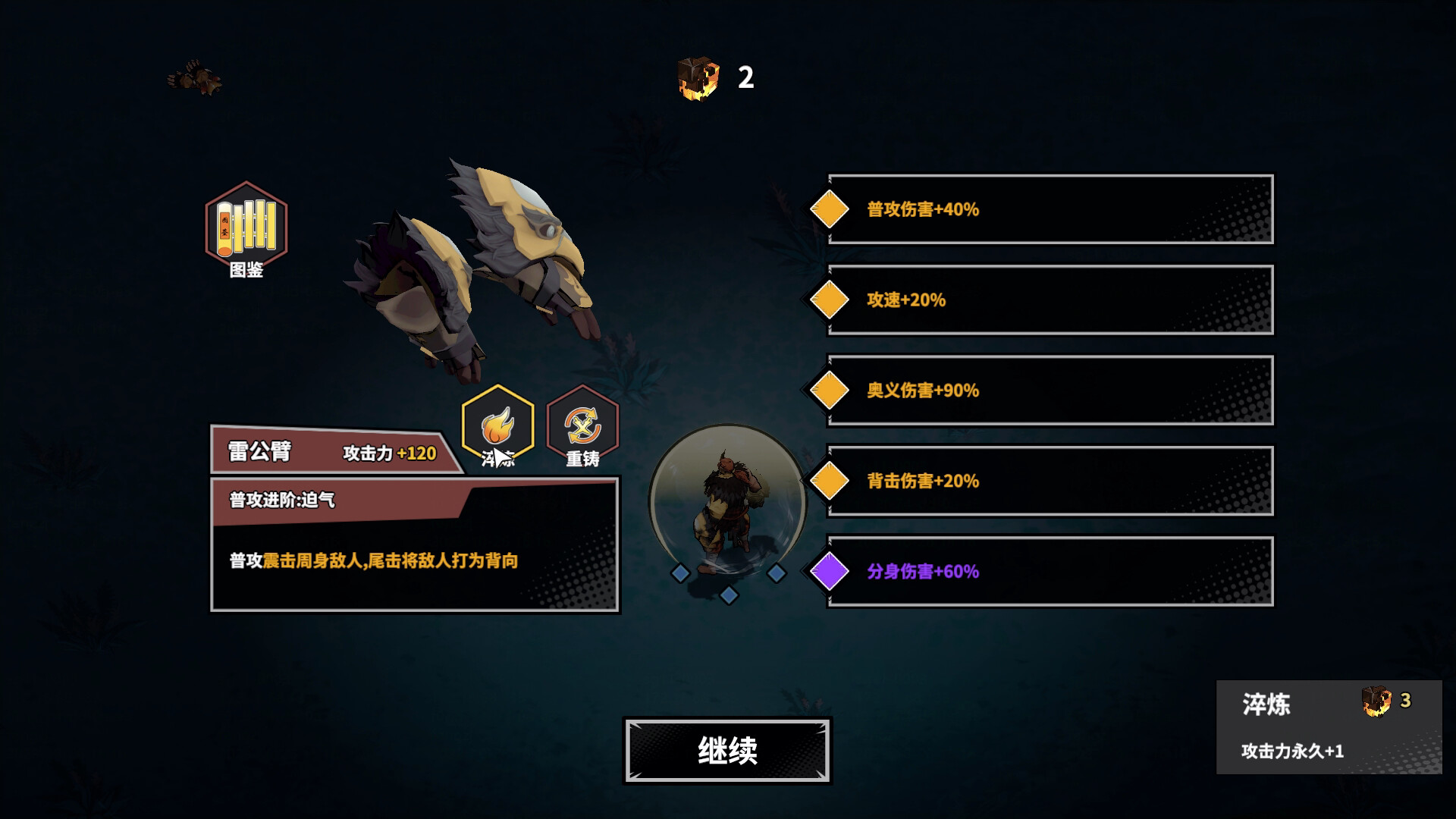
Task: Toggle the bottom blue diamond socket
Action: [x=730, y=596]
